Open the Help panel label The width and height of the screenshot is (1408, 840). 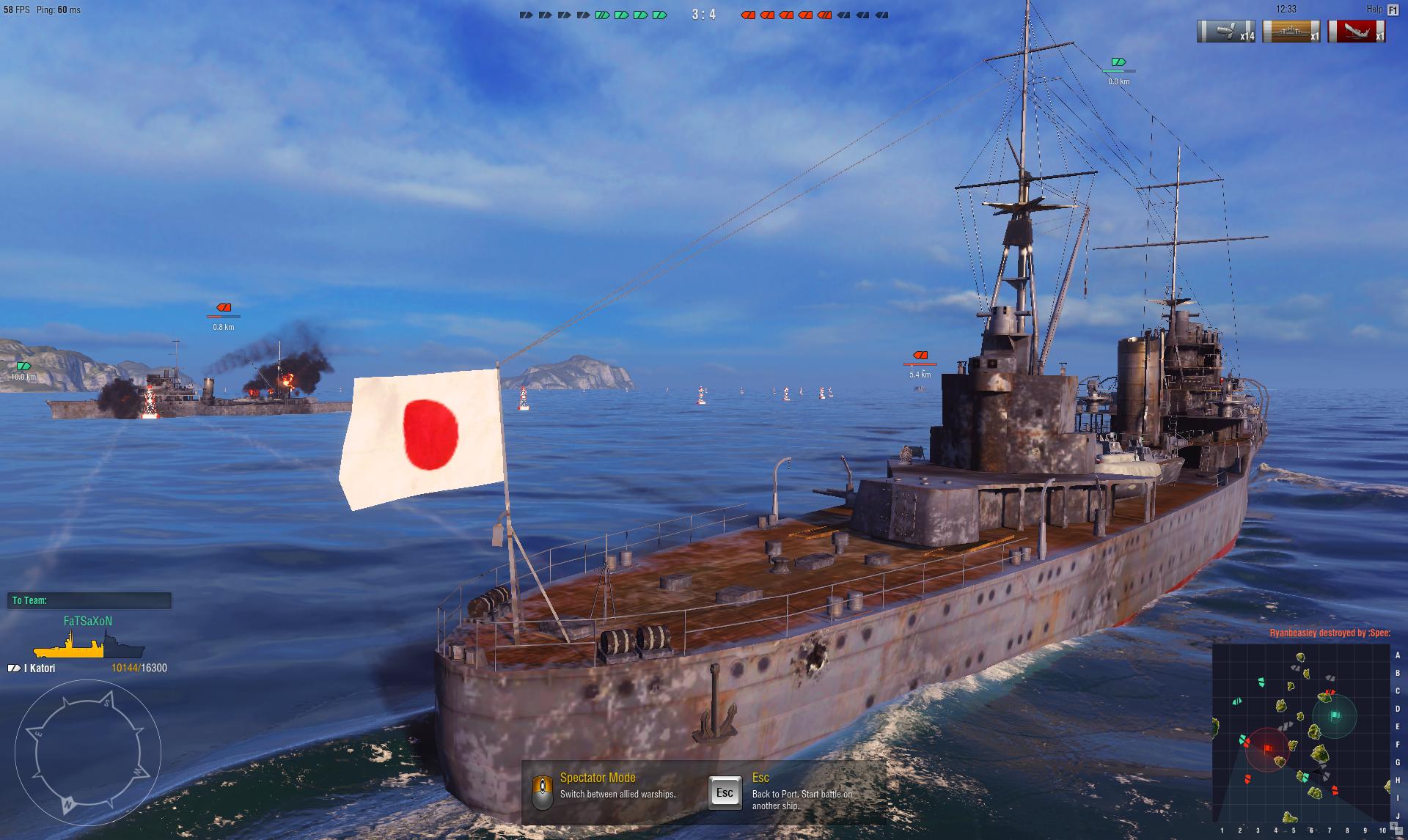1374,10
